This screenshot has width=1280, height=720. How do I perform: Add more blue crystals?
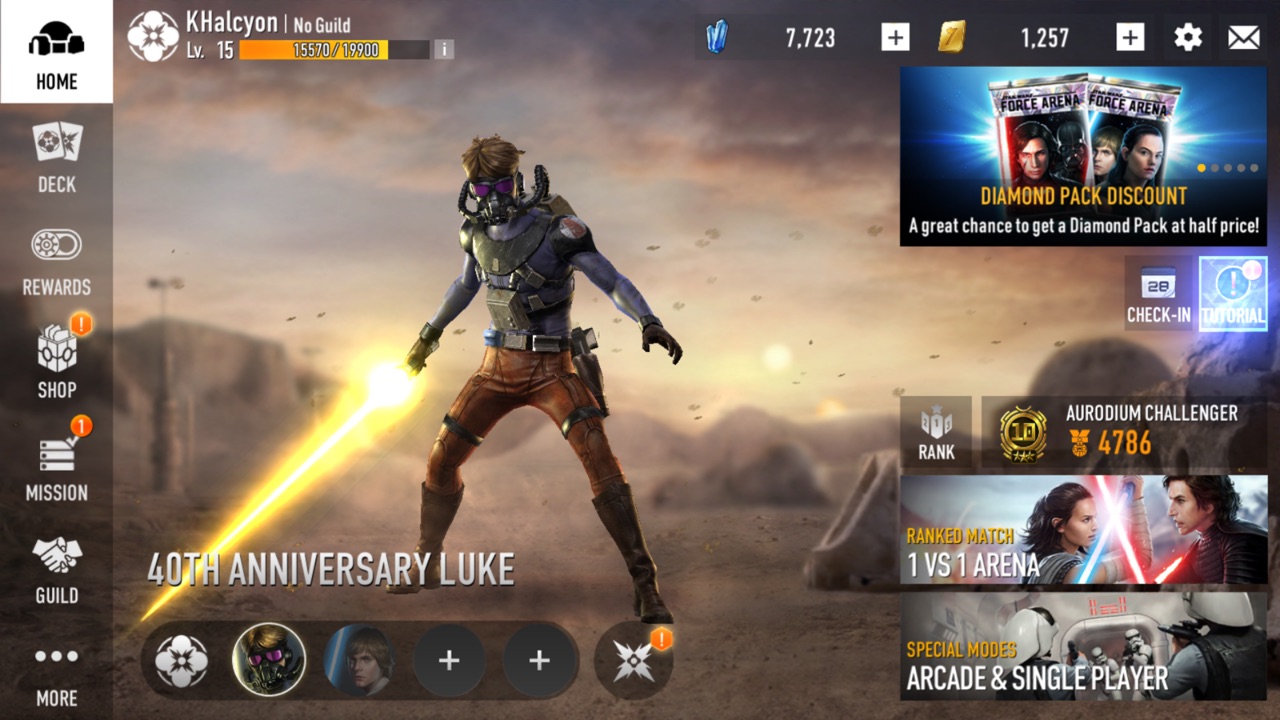coord(895,38)
